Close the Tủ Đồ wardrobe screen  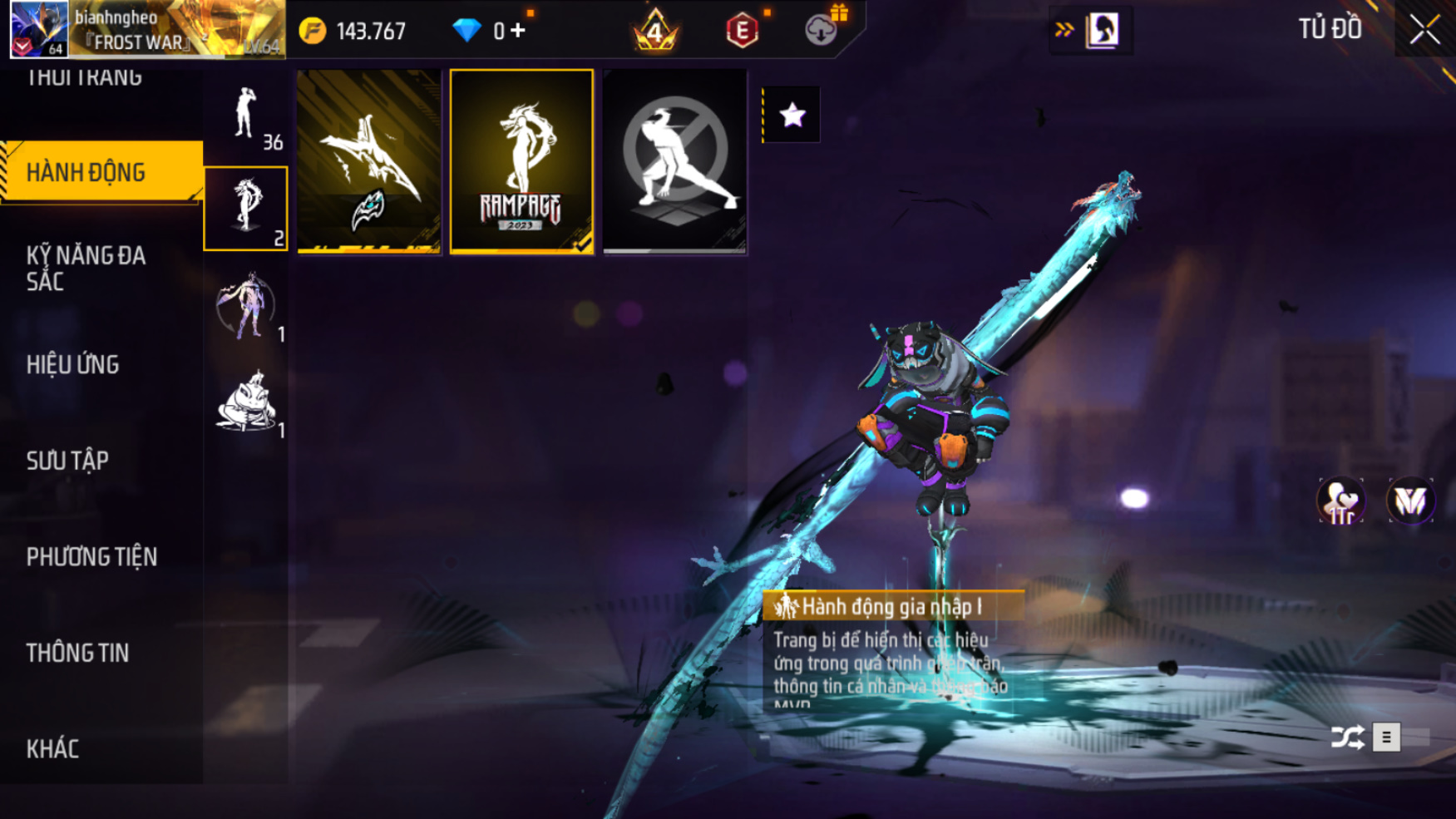(x=1424, y=30)
